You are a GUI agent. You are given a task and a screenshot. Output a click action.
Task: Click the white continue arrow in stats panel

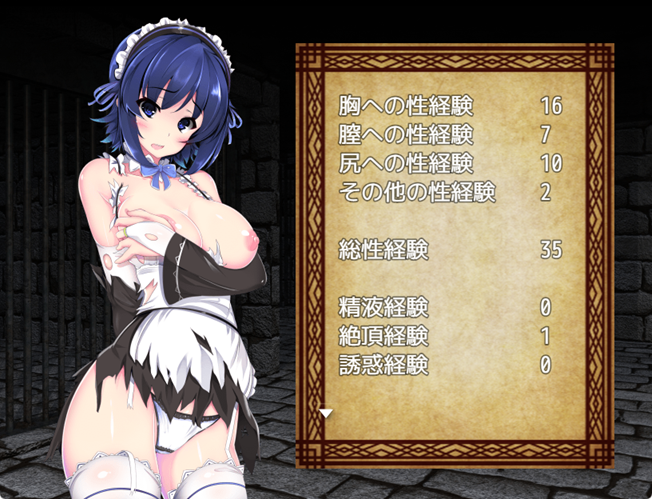326,412
